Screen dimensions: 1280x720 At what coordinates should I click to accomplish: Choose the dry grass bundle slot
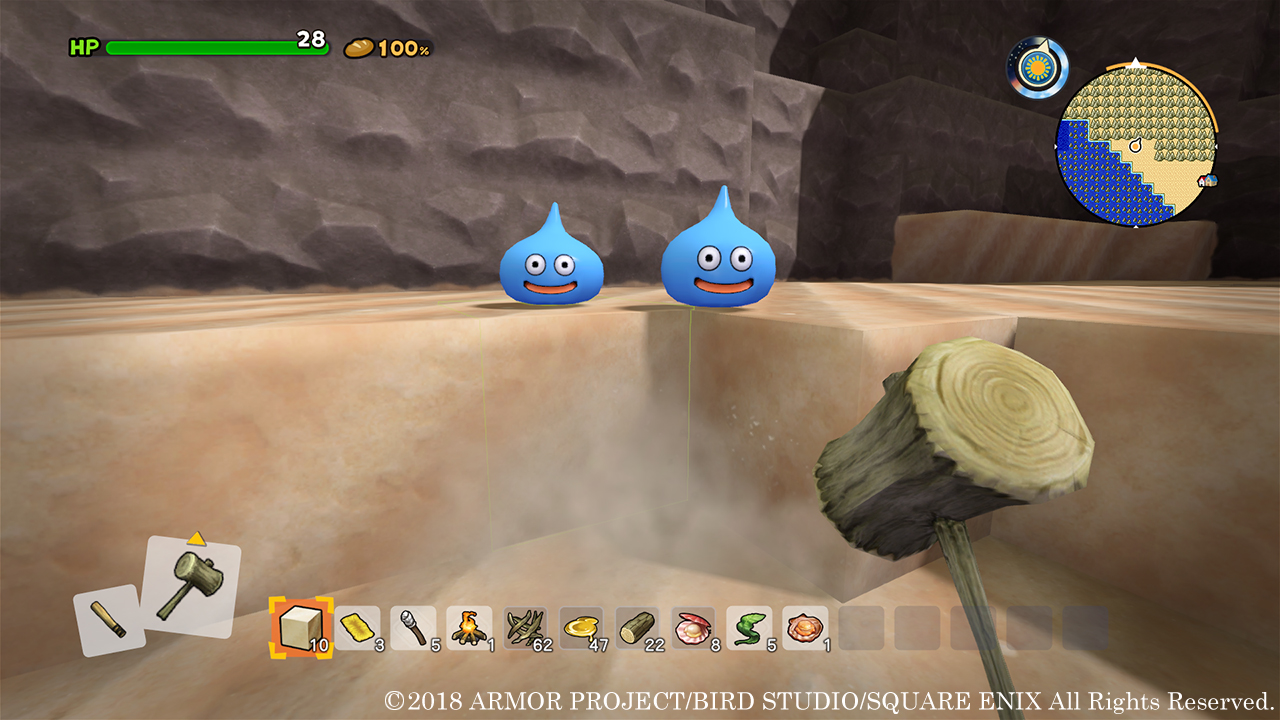[525, 628]
